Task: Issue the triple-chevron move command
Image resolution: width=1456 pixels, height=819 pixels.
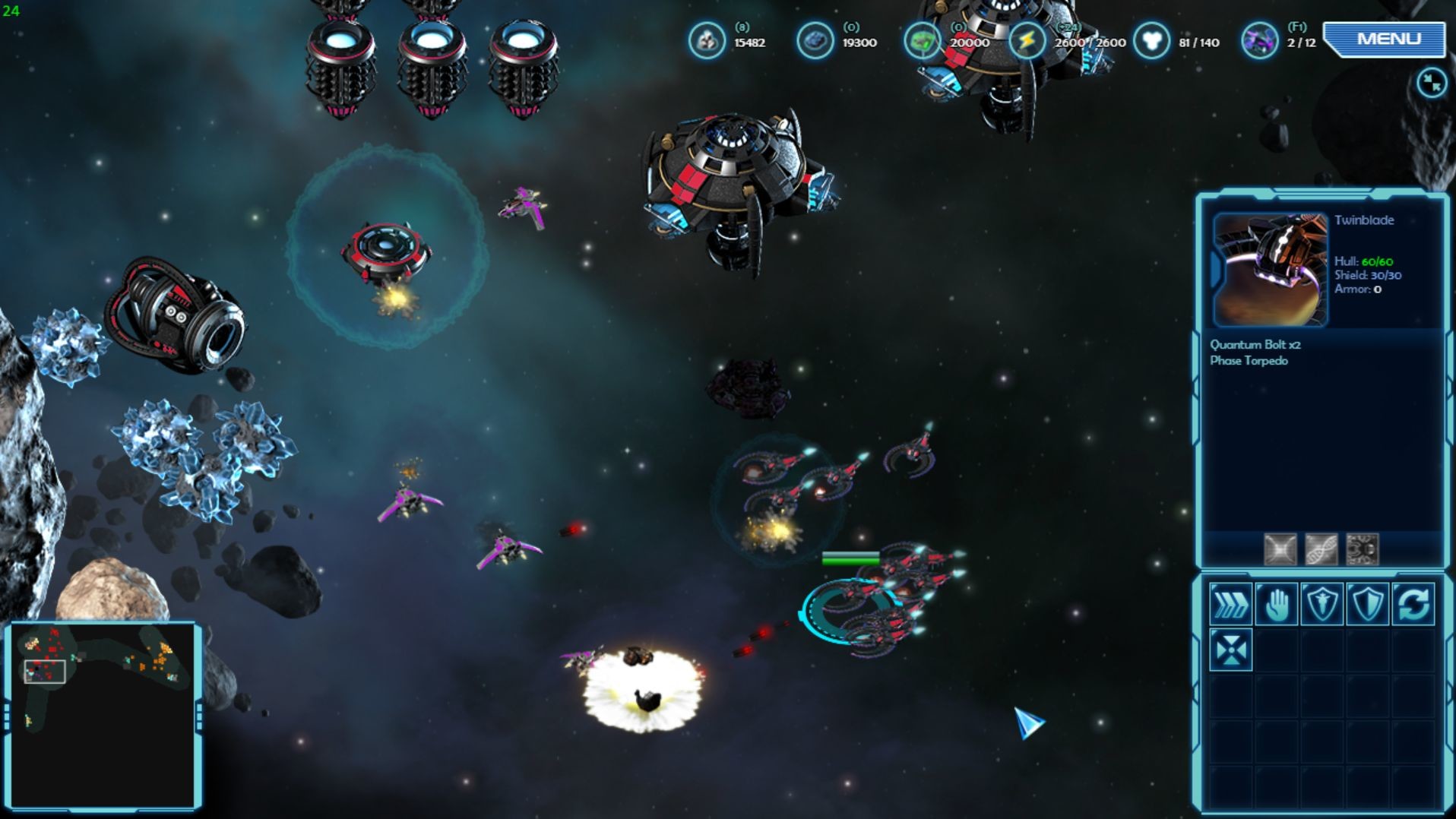Action: pyautogui.click(x=1230, y=605)
